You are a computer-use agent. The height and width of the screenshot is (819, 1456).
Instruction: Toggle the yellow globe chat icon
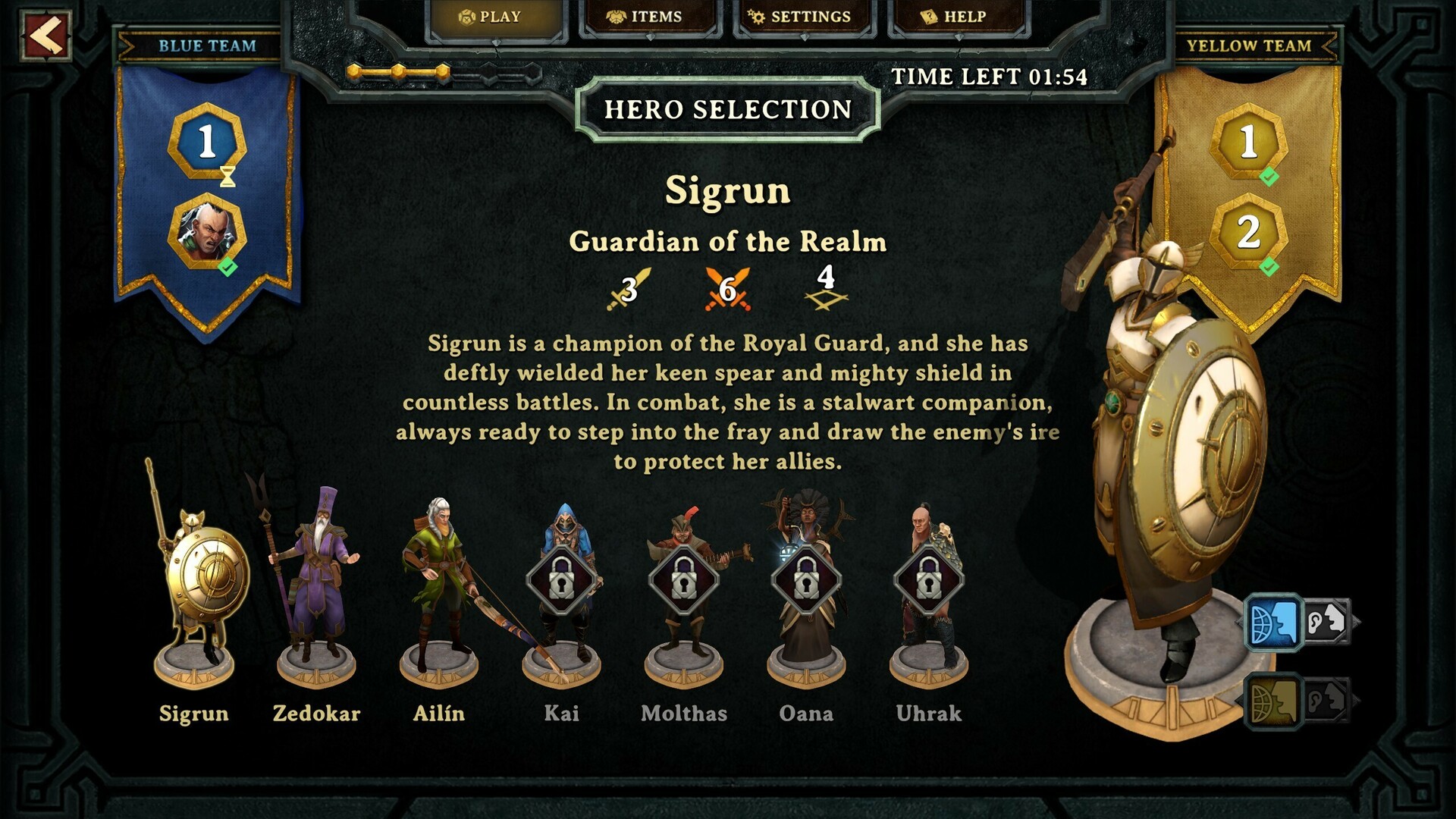coord(1272,701)
